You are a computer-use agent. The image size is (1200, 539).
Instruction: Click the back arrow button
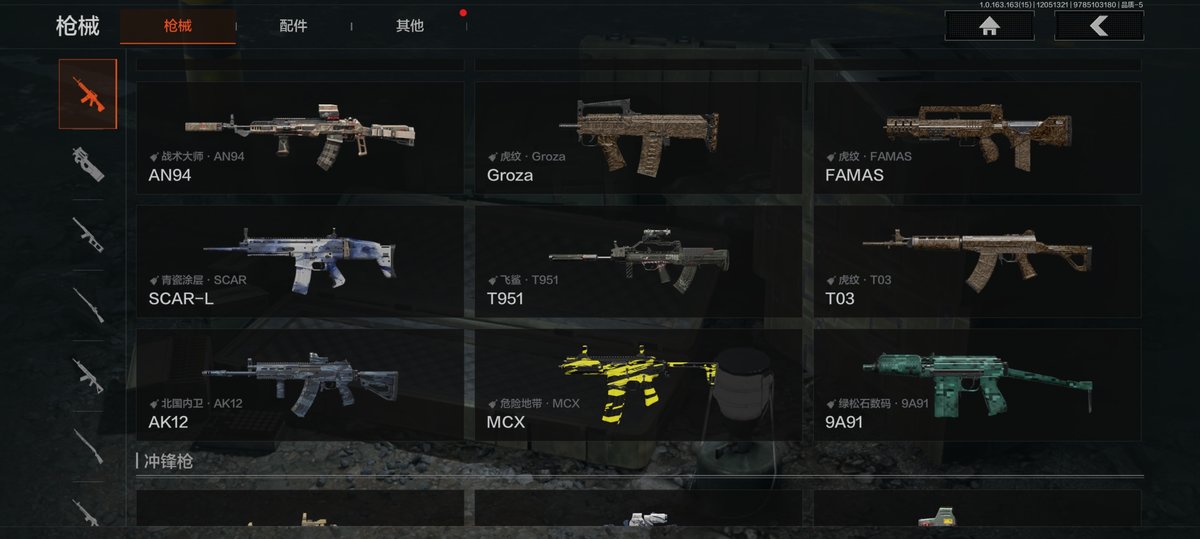click(1098, 26)
